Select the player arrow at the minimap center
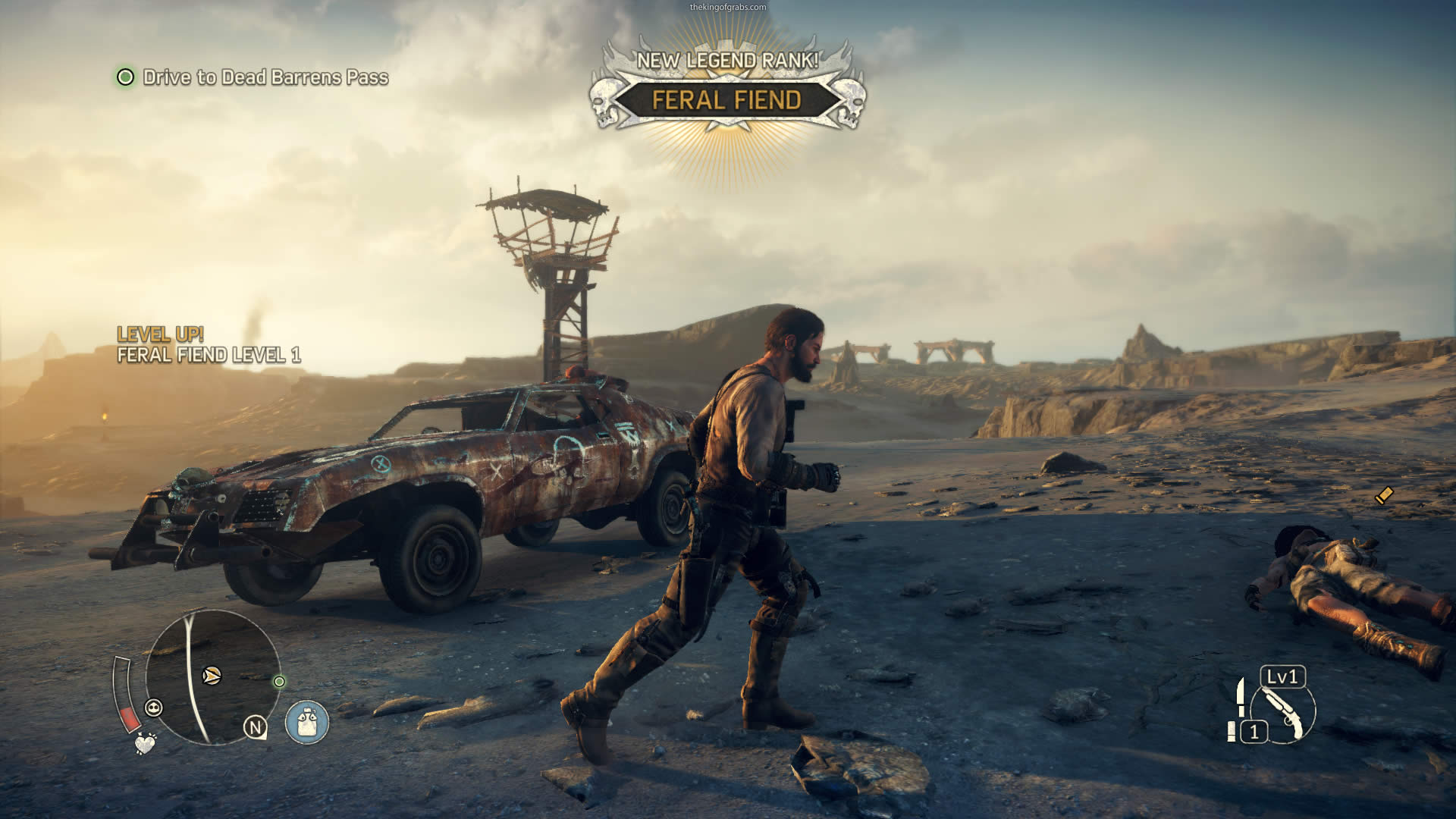The width and height of the screenshot is (1456, 819). [212, 676]
